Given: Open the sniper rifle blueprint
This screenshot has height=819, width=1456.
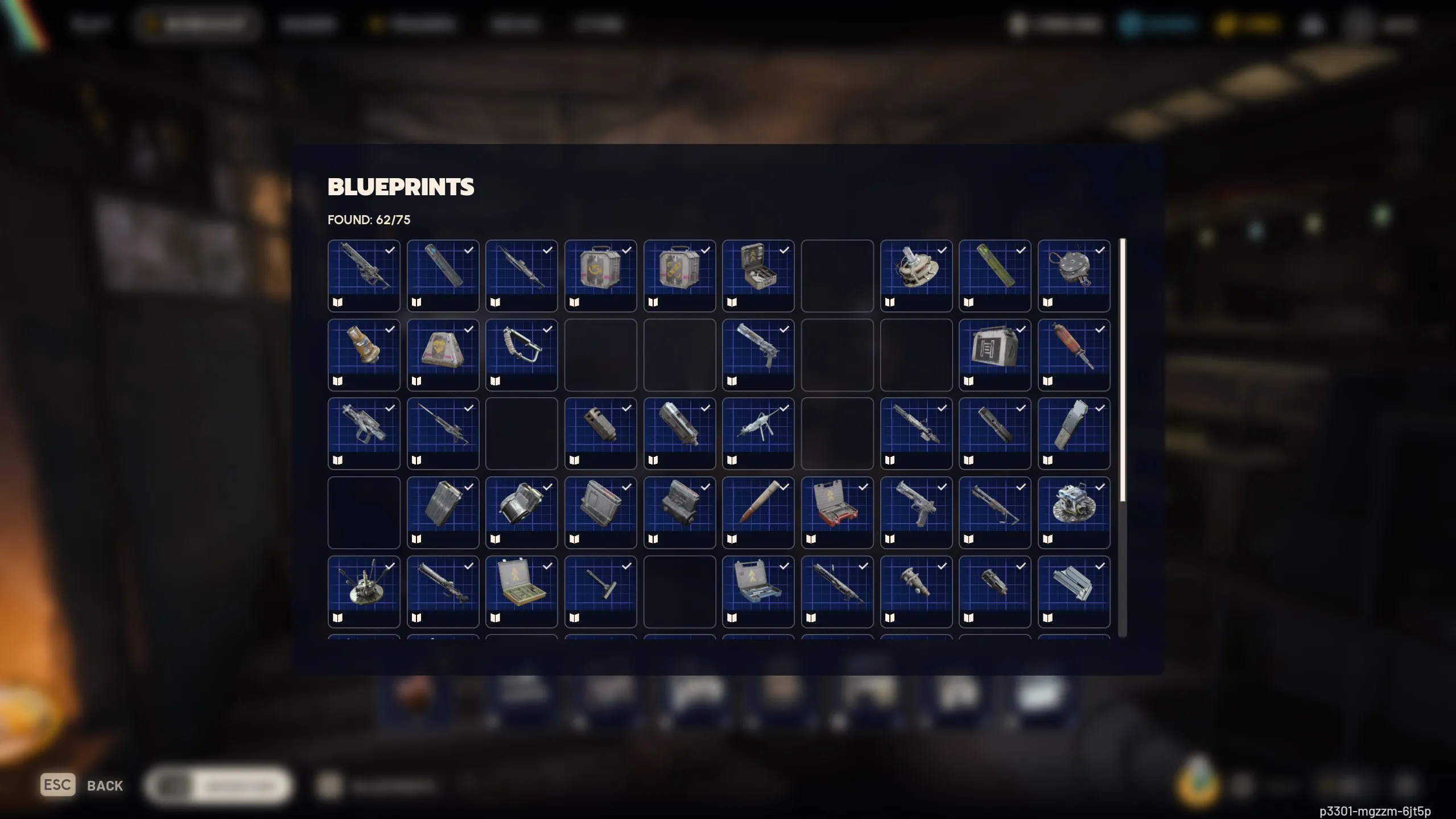Looking at the screenshot, I should (442, 431).
